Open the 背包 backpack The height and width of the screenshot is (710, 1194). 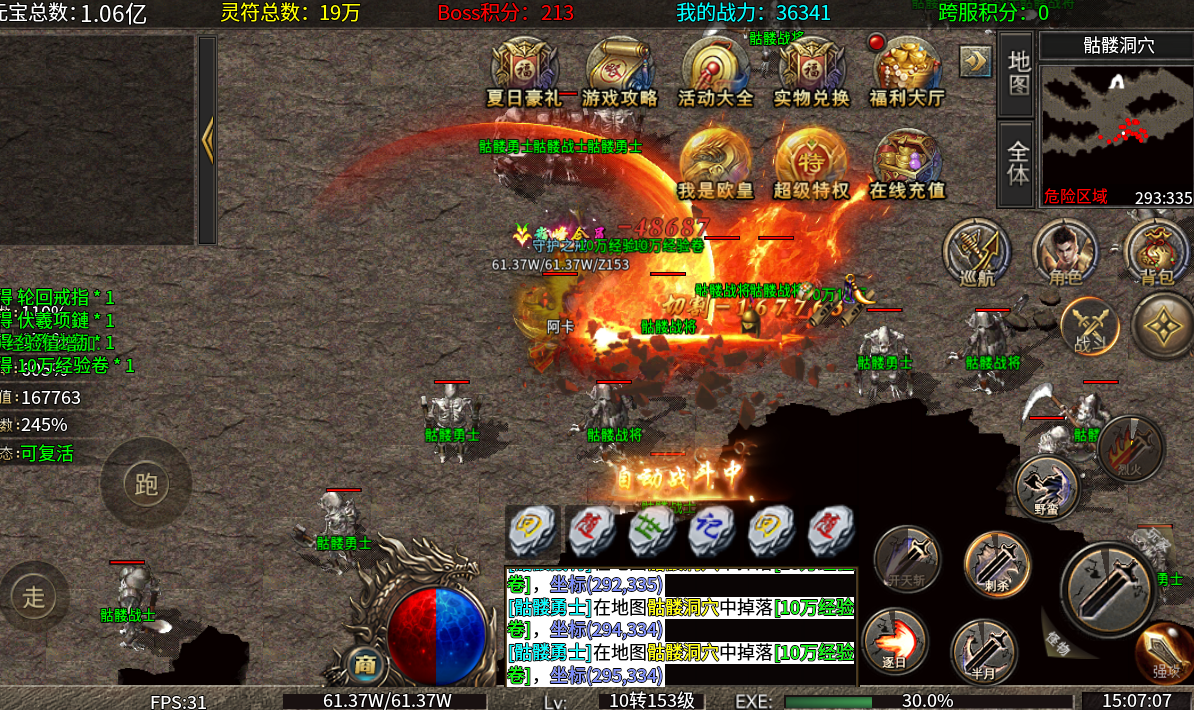(1156, 249)
